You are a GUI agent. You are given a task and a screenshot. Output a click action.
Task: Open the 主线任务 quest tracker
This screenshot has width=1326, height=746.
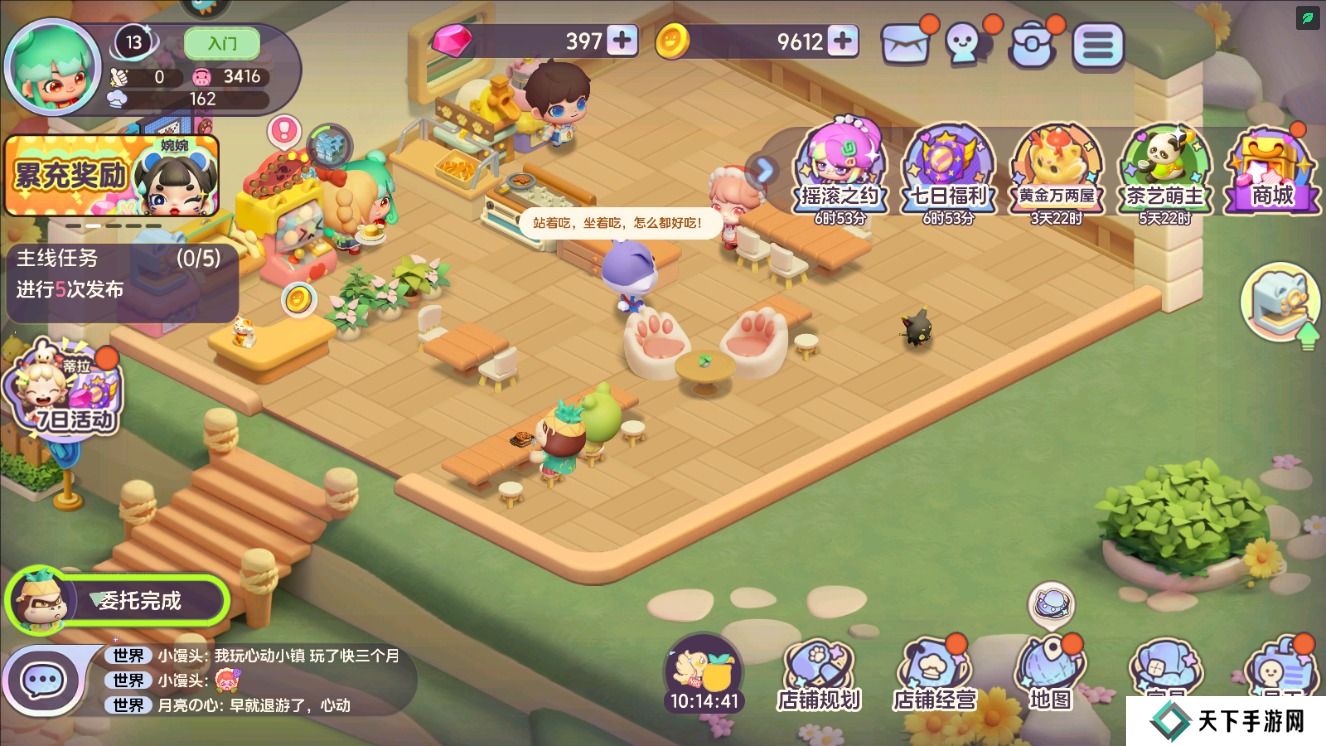pyautogui.click(x=120, y=273)
